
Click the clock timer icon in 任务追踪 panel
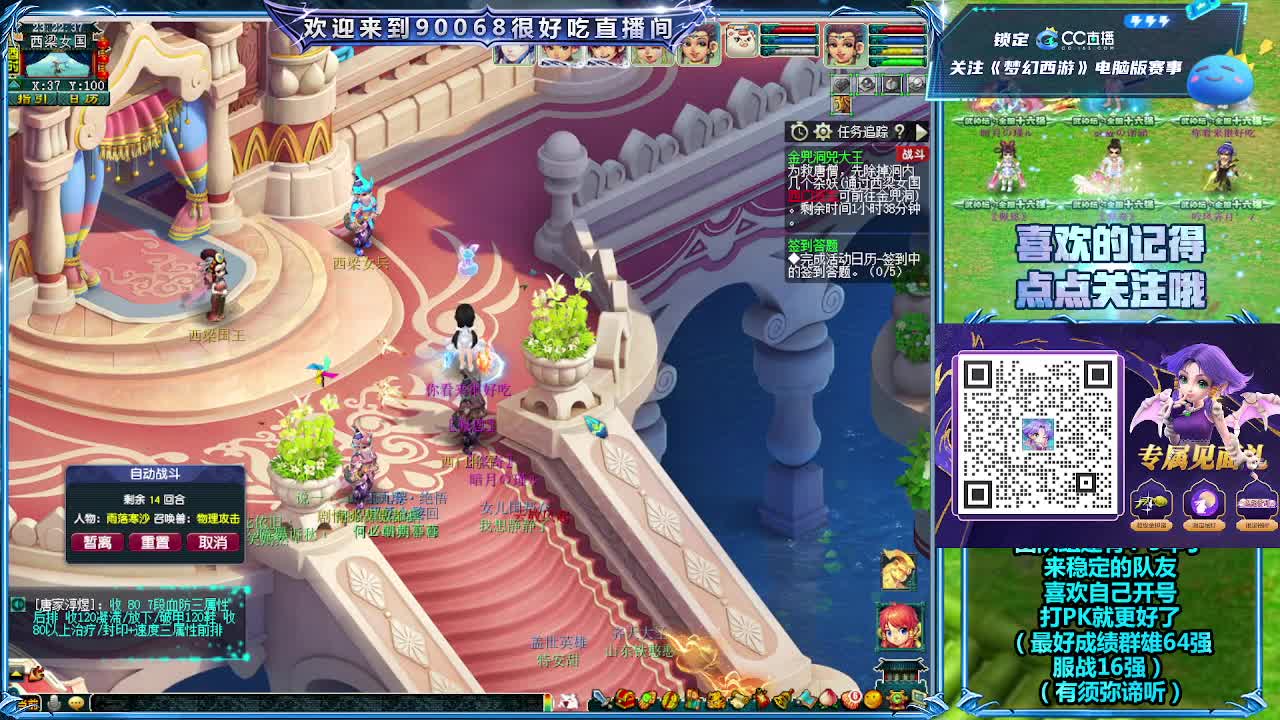[798, 131]
